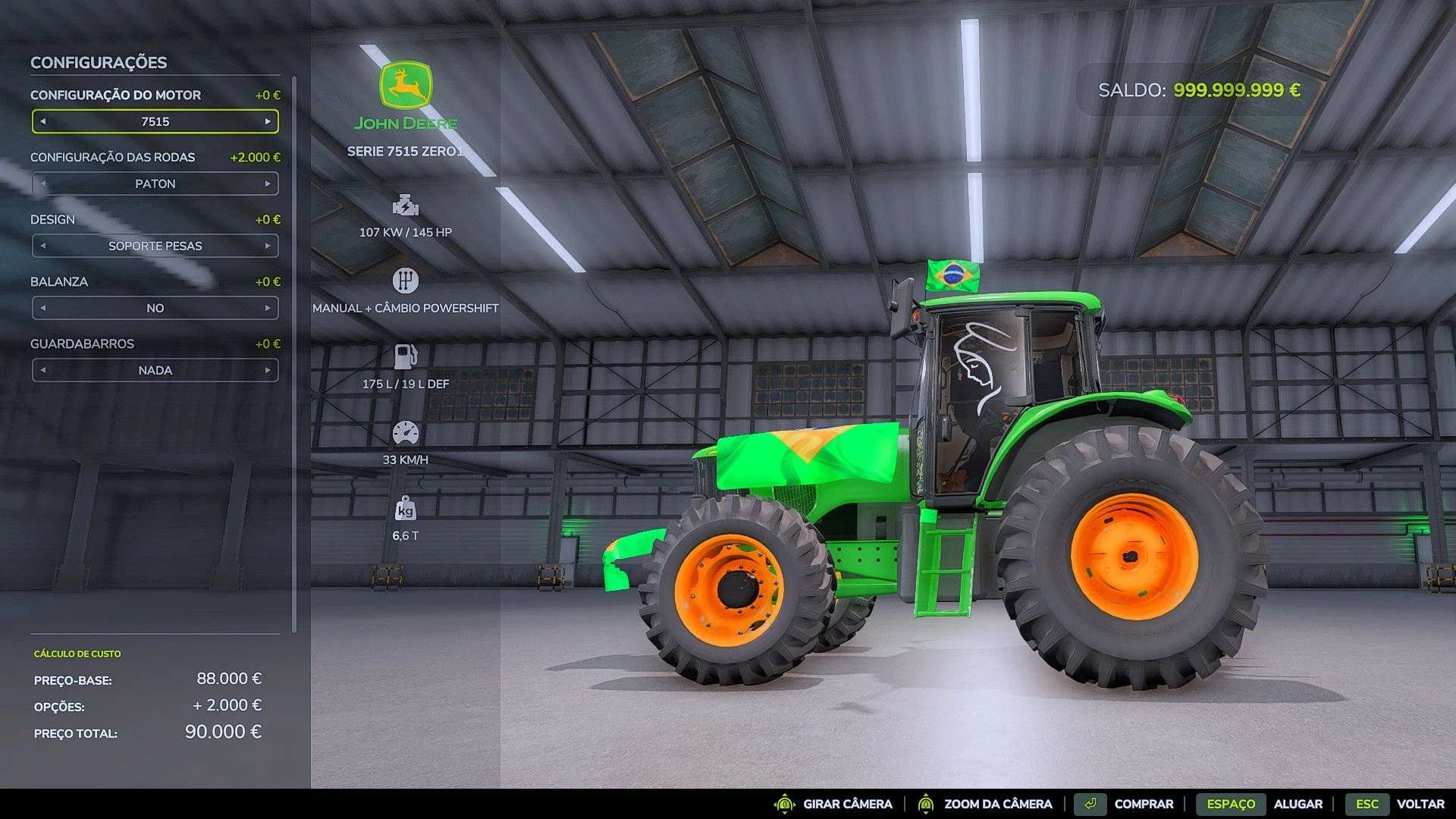The image size is (1456, 819).
Task: Choose previous design before SOPORTE PESAS
Action: tap(43, 246)
